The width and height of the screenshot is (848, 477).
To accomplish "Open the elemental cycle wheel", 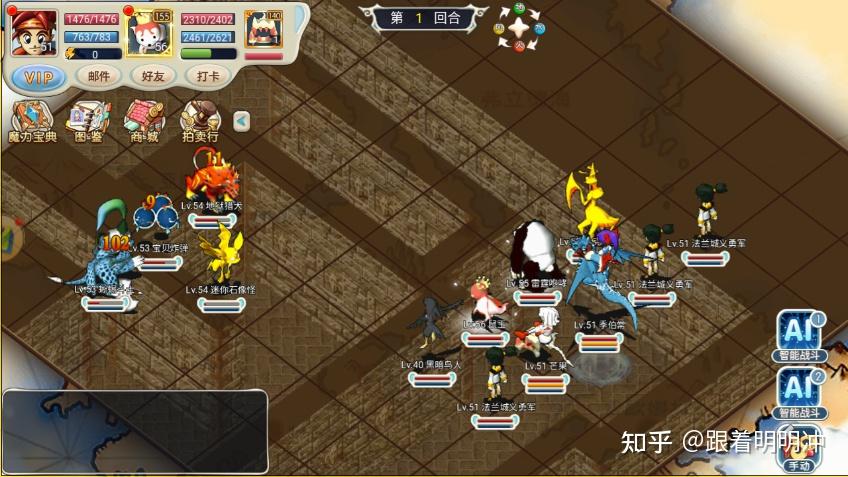I will [519, 28].
